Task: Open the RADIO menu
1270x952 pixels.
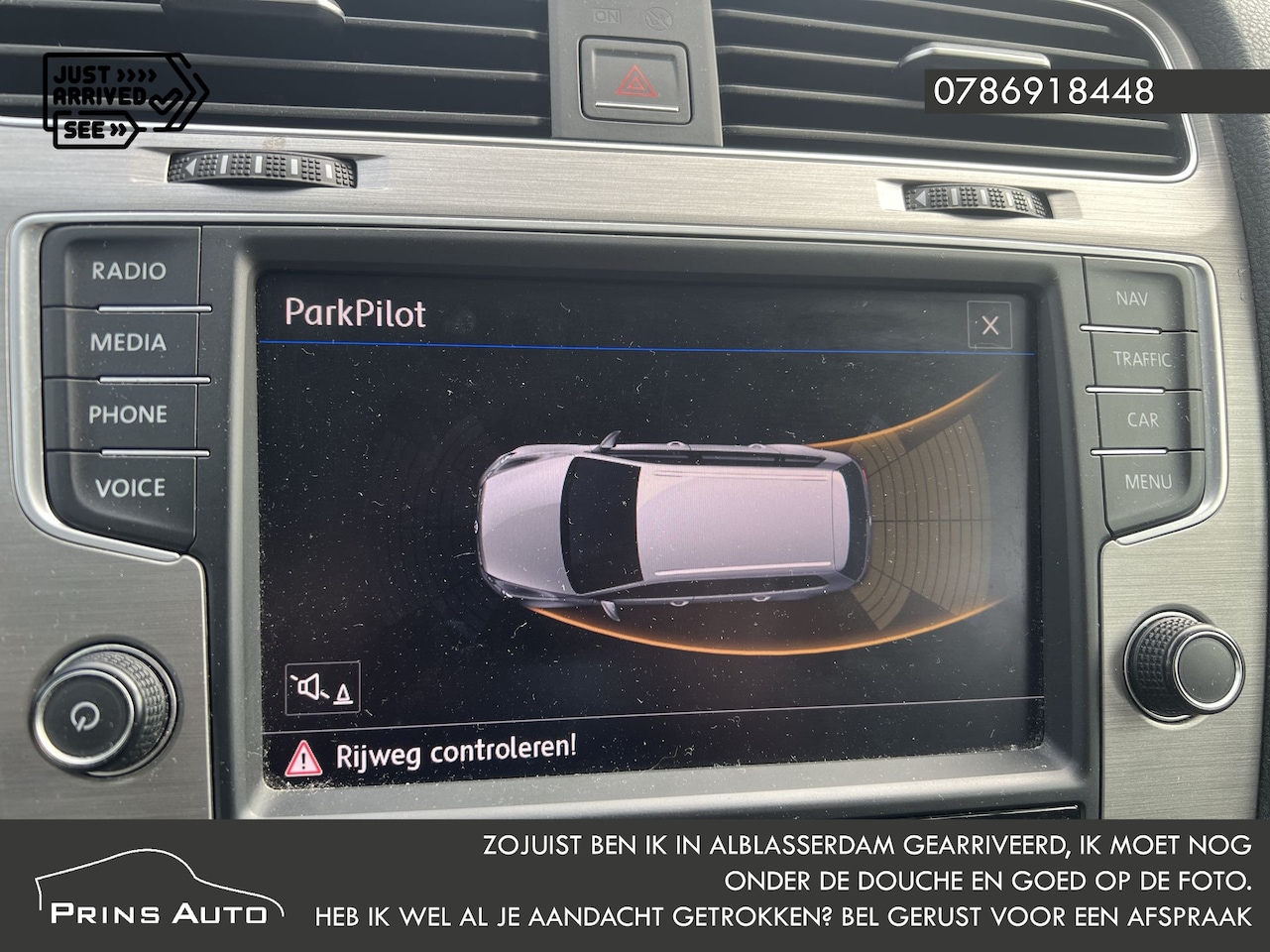Action: pos(129,271)
